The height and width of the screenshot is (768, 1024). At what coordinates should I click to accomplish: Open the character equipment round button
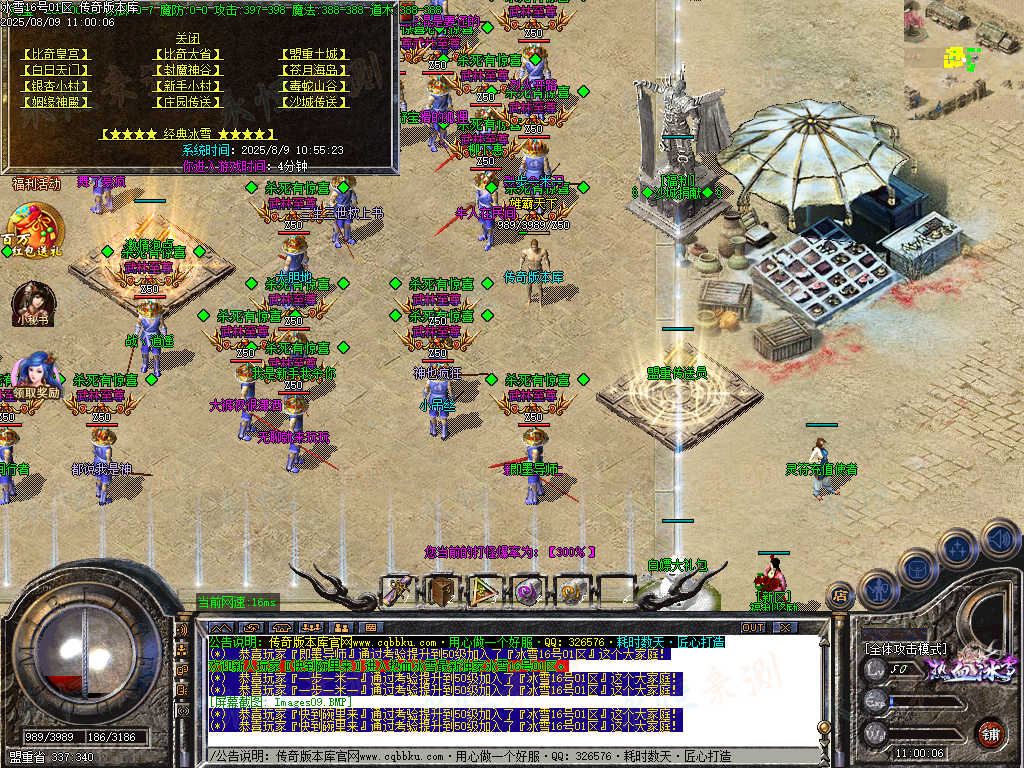877,590
